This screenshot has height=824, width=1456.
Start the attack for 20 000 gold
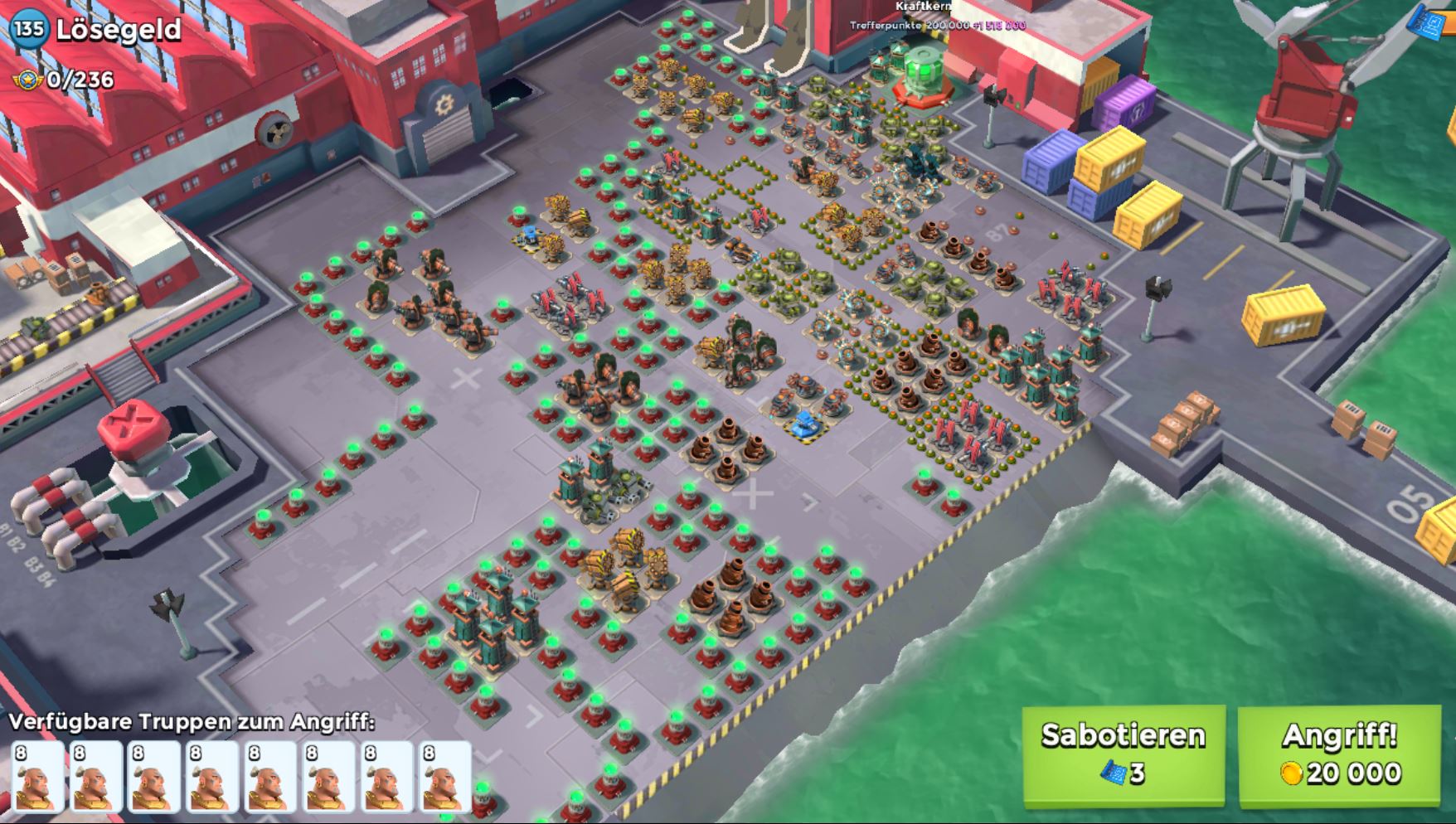[1338, 753]
